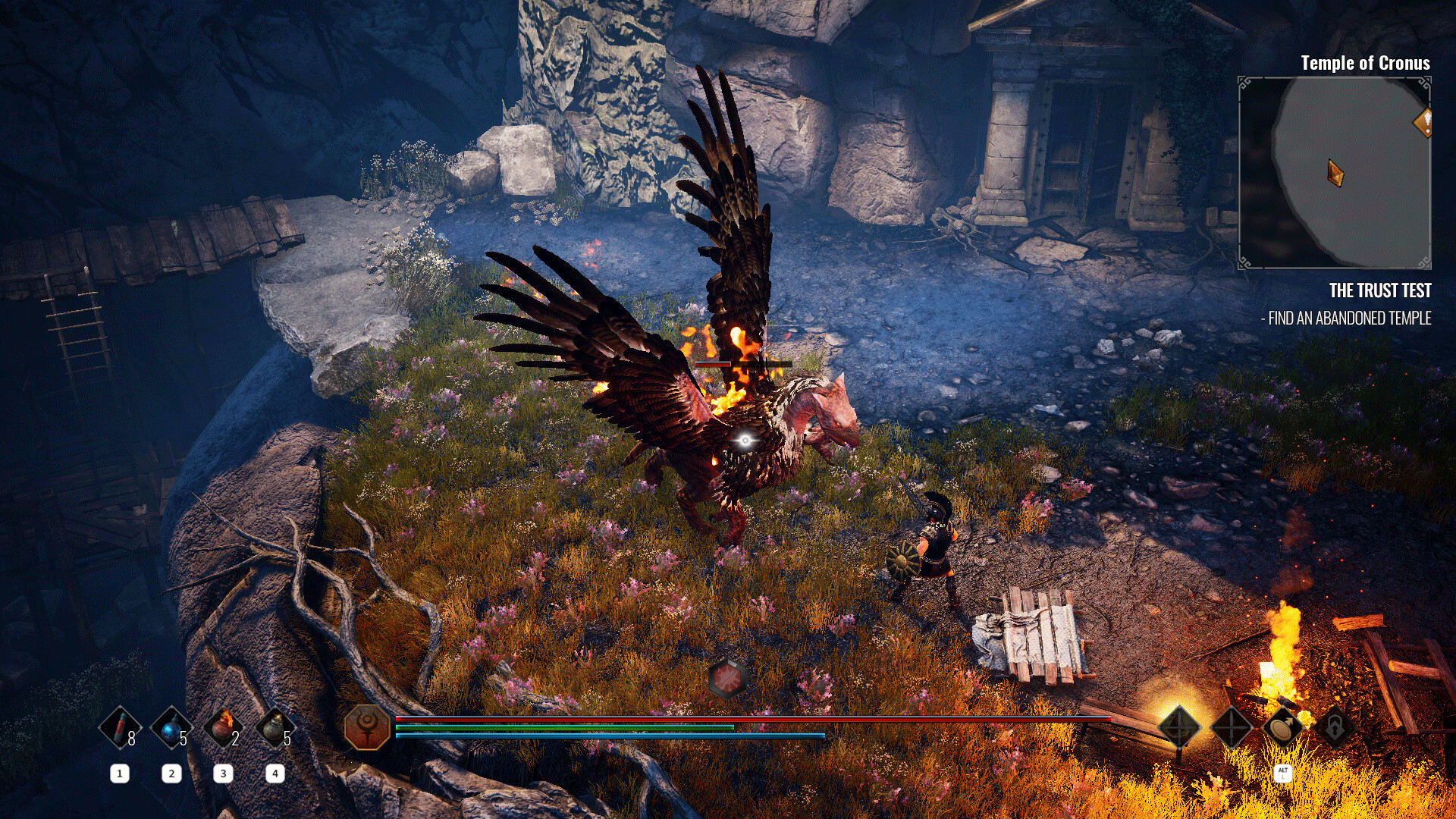Select the blue round flask item
Viewport: 1456px width, 819px height.
click(171, 729)
